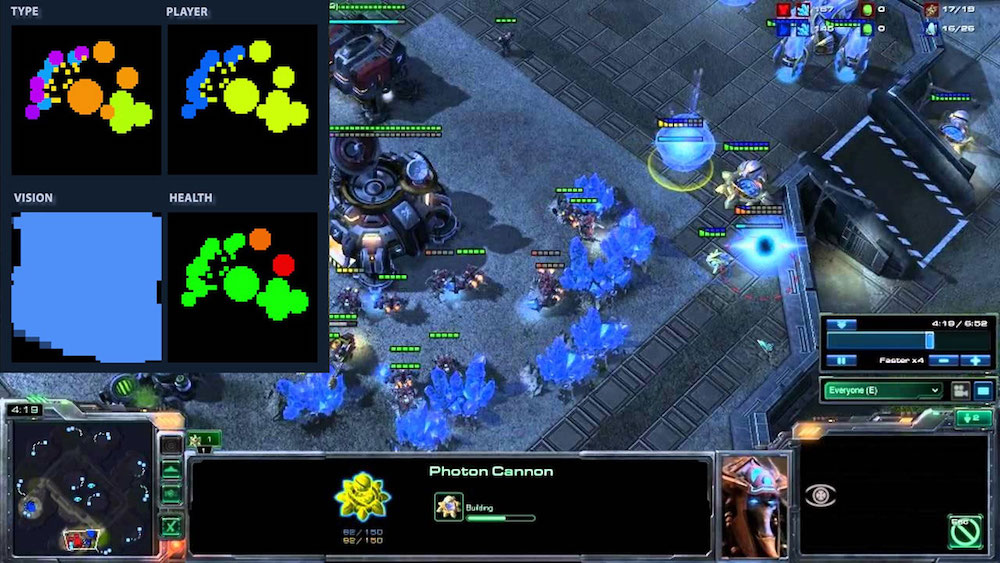The height and width of the screenshot is (563, 1000).
Task: Decrease replay speed with the minus button
Action: pos(941,360)
